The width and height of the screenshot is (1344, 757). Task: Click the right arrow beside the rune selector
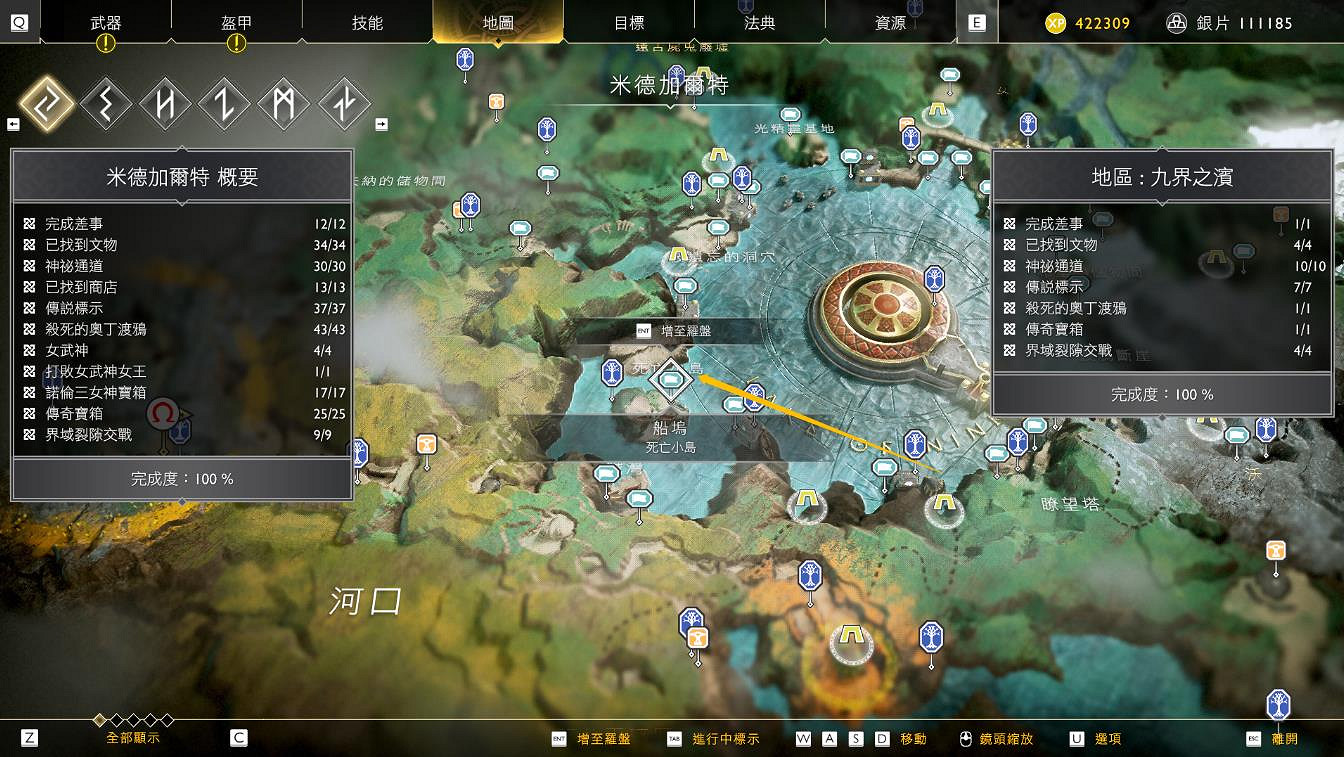pos(381,123)
